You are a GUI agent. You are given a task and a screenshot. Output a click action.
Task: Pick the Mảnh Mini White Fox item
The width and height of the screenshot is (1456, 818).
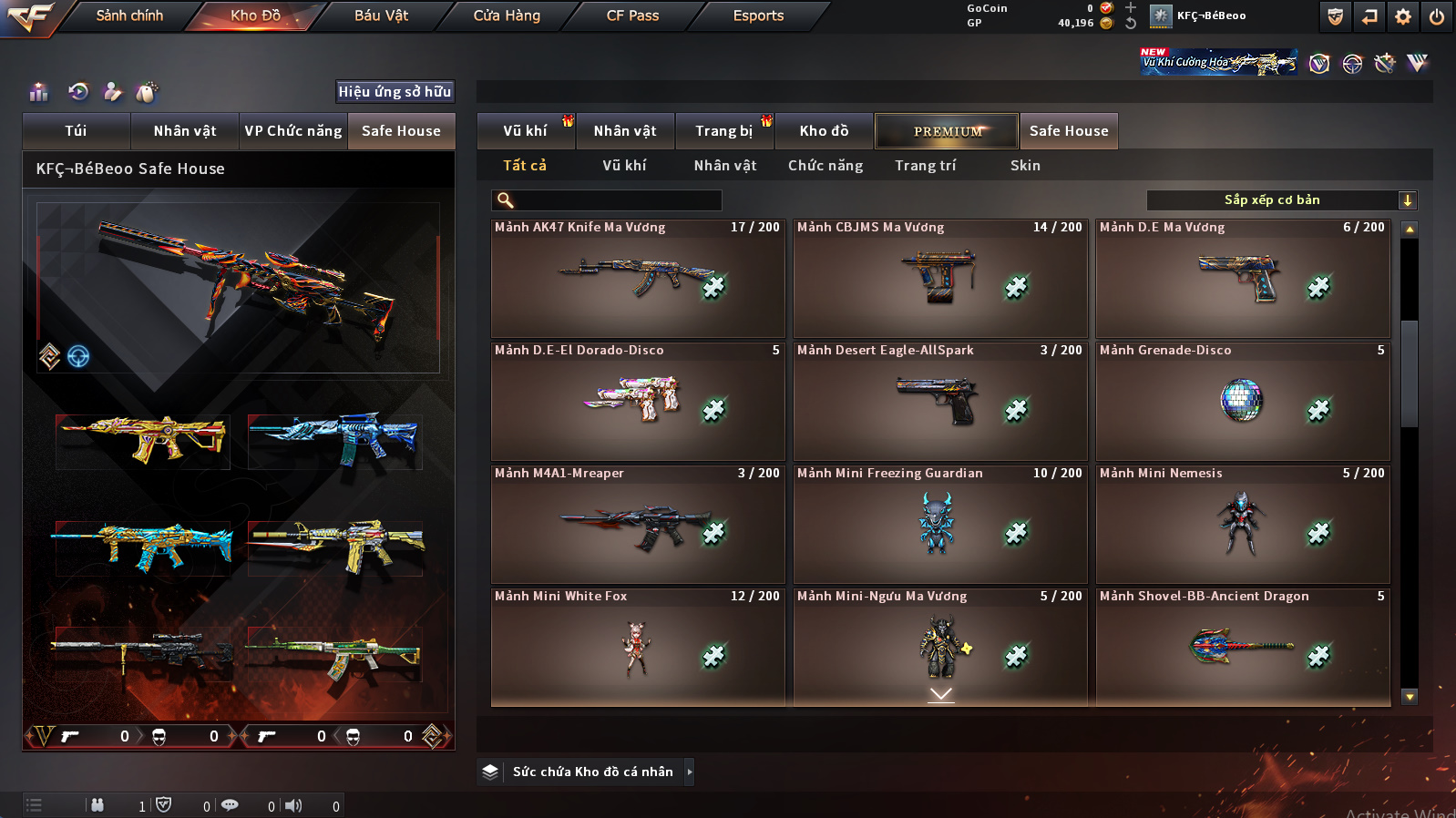pyautogui.click(x=637, y=648)
